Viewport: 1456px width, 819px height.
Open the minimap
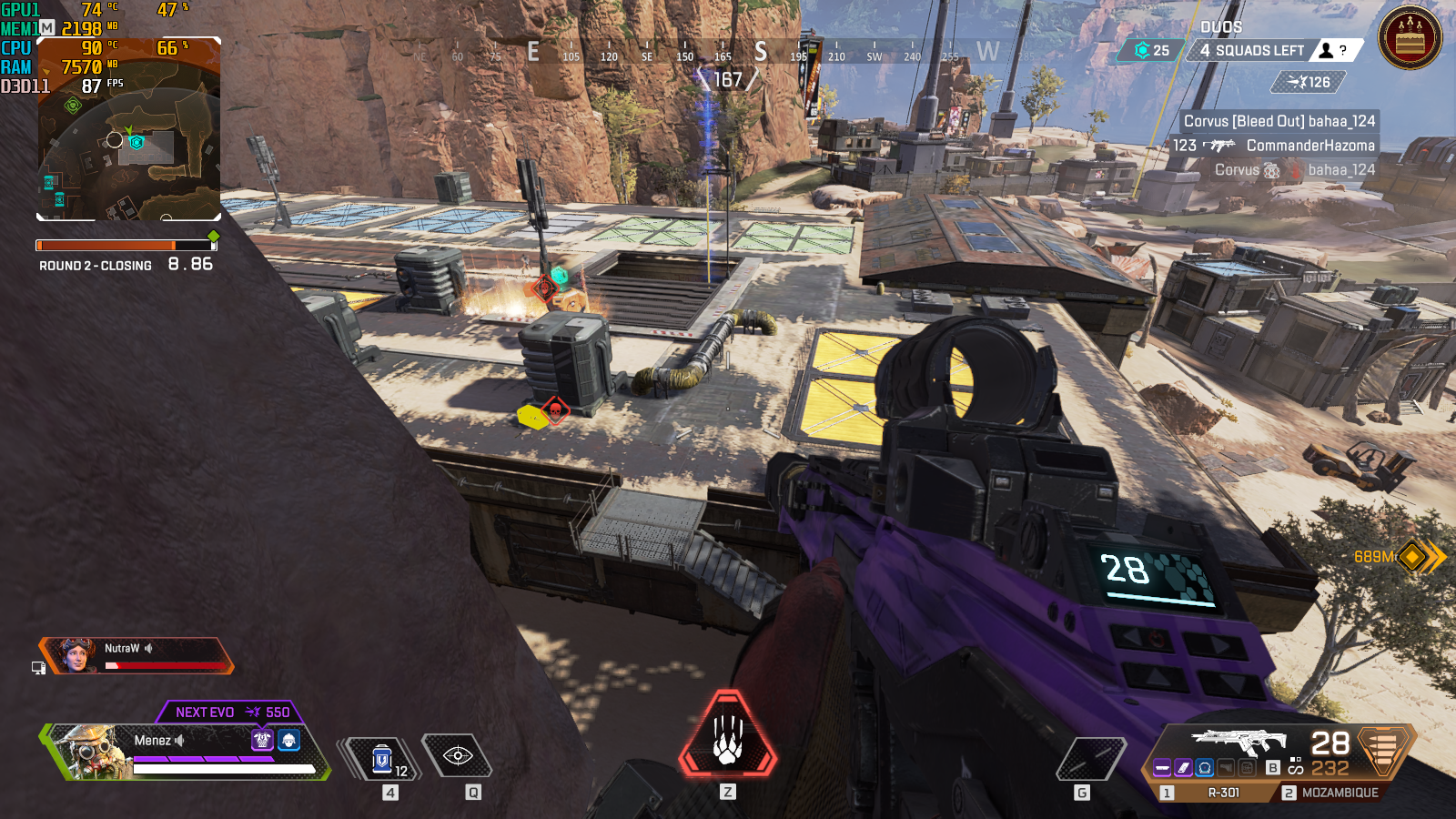(128, 129)
